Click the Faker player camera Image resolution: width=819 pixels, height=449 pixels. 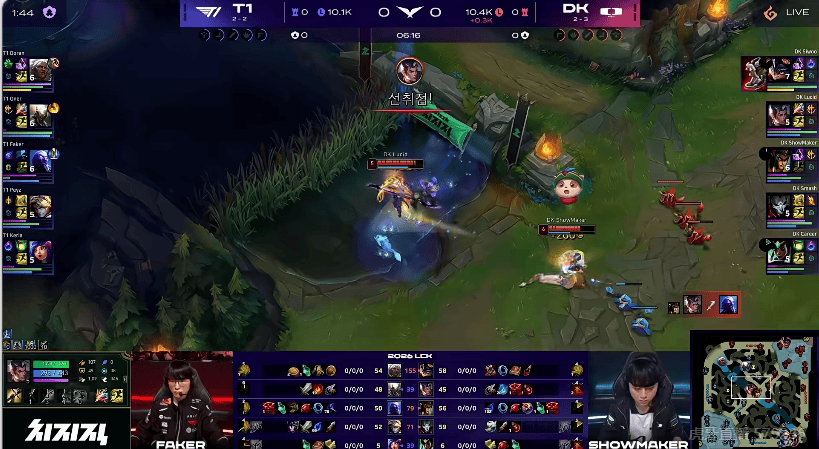coord(182,400)
